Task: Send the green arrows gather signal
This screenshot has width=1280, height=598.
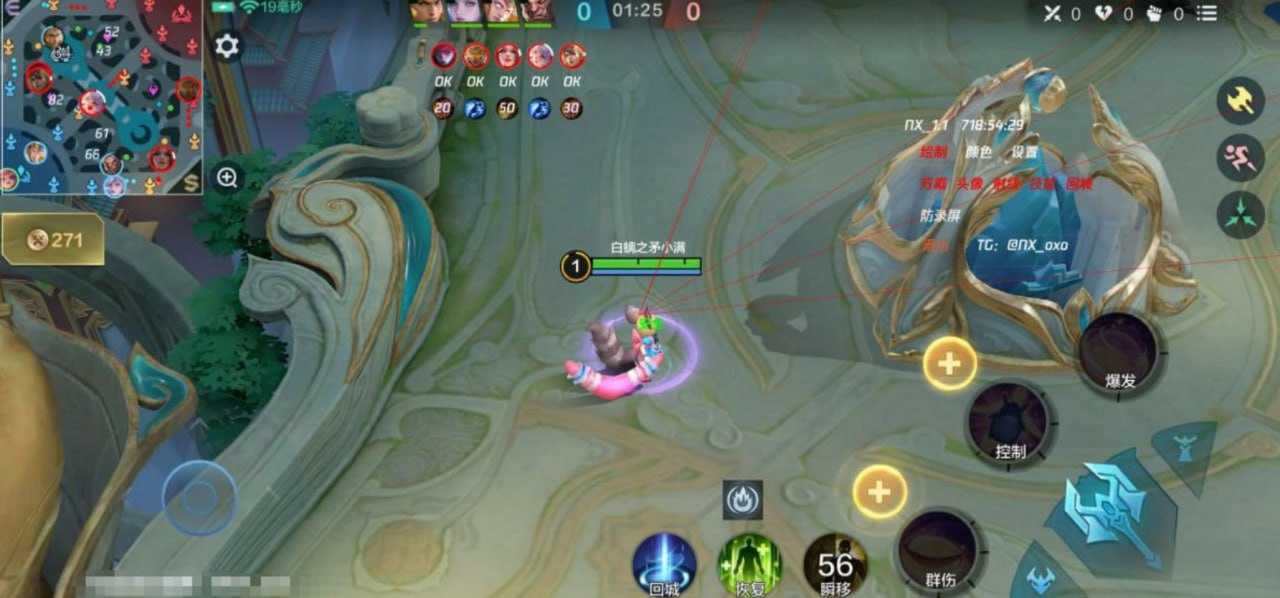Action: click(x=1240, y=215)
